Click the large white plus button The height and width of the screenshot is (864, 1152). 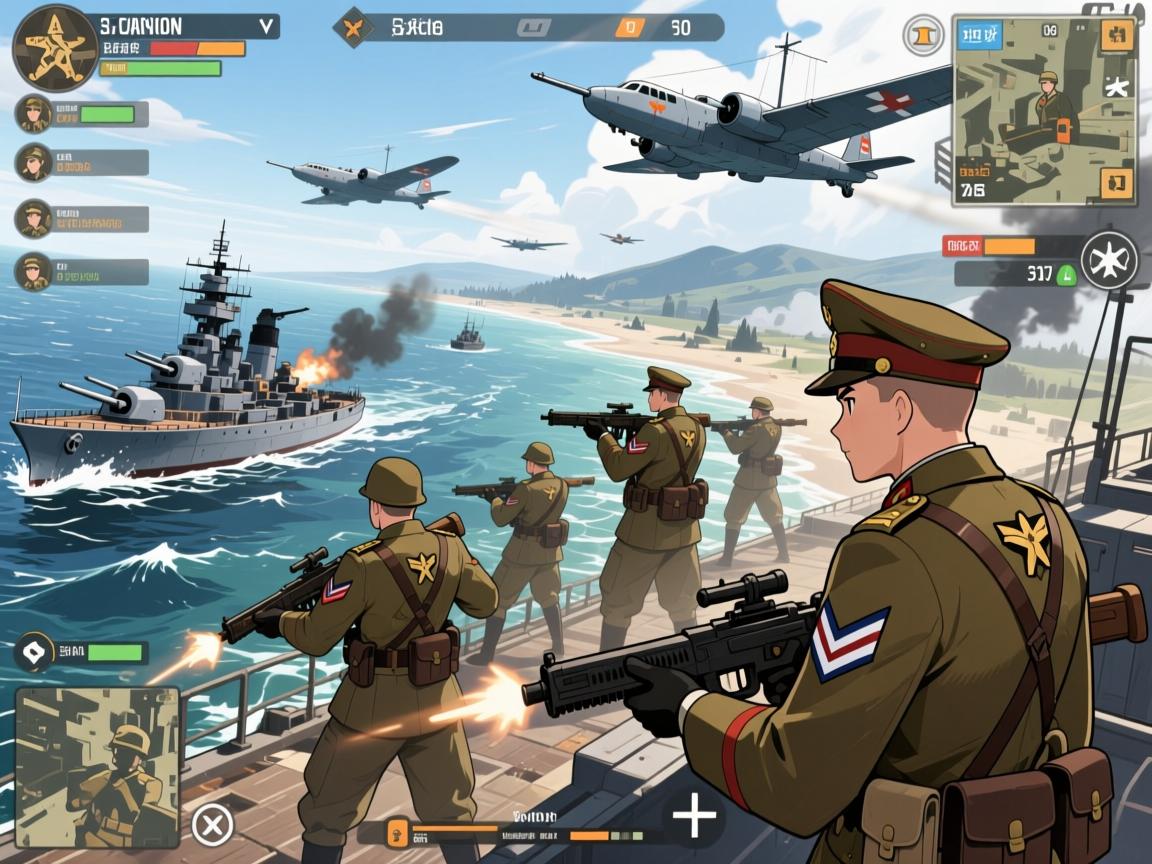(694, 817)
